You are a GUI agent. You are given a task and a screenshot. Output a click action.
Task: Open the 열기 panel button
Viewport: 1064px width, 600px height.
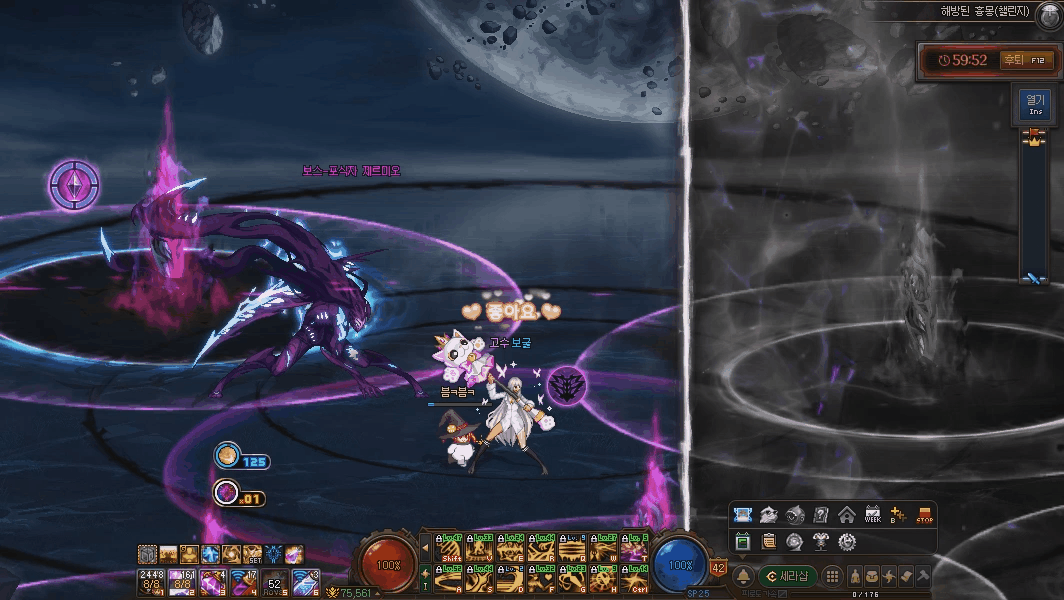tap(1034, 103)
